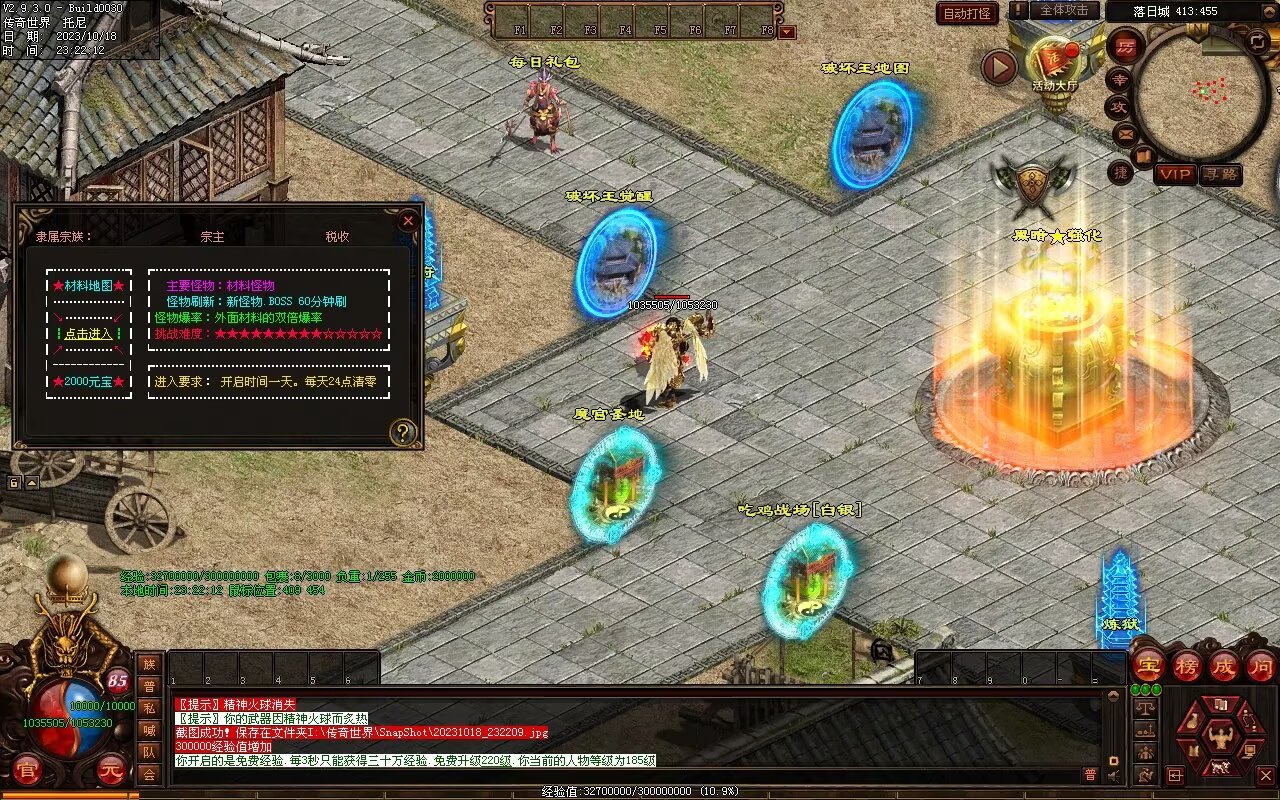
Task: Close the material map dialog
Action: click(x=408, y=221)
